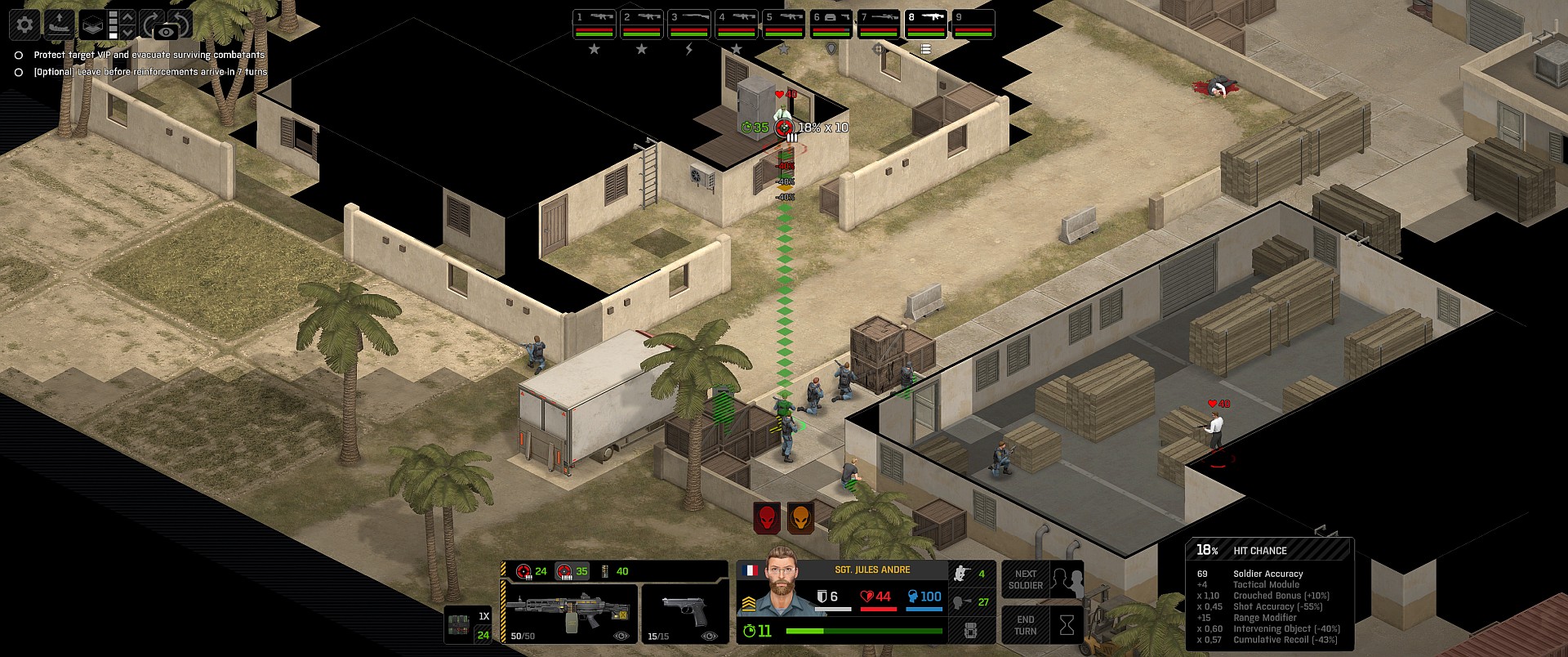Switch to the pistol weapon slot
This screenshot has width=1568, height=657.
click(684, 614)
